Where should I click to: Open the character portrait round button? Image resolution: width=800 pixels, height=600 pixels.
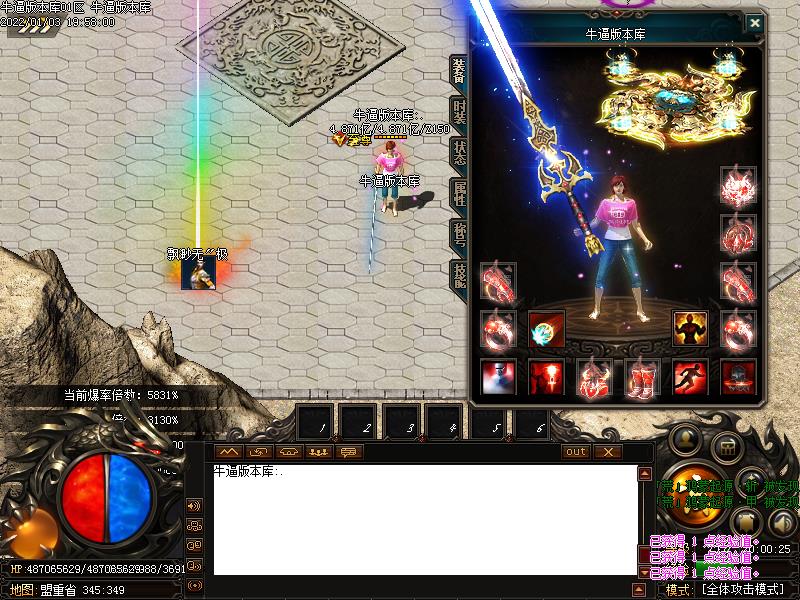[x=686, y=440]
